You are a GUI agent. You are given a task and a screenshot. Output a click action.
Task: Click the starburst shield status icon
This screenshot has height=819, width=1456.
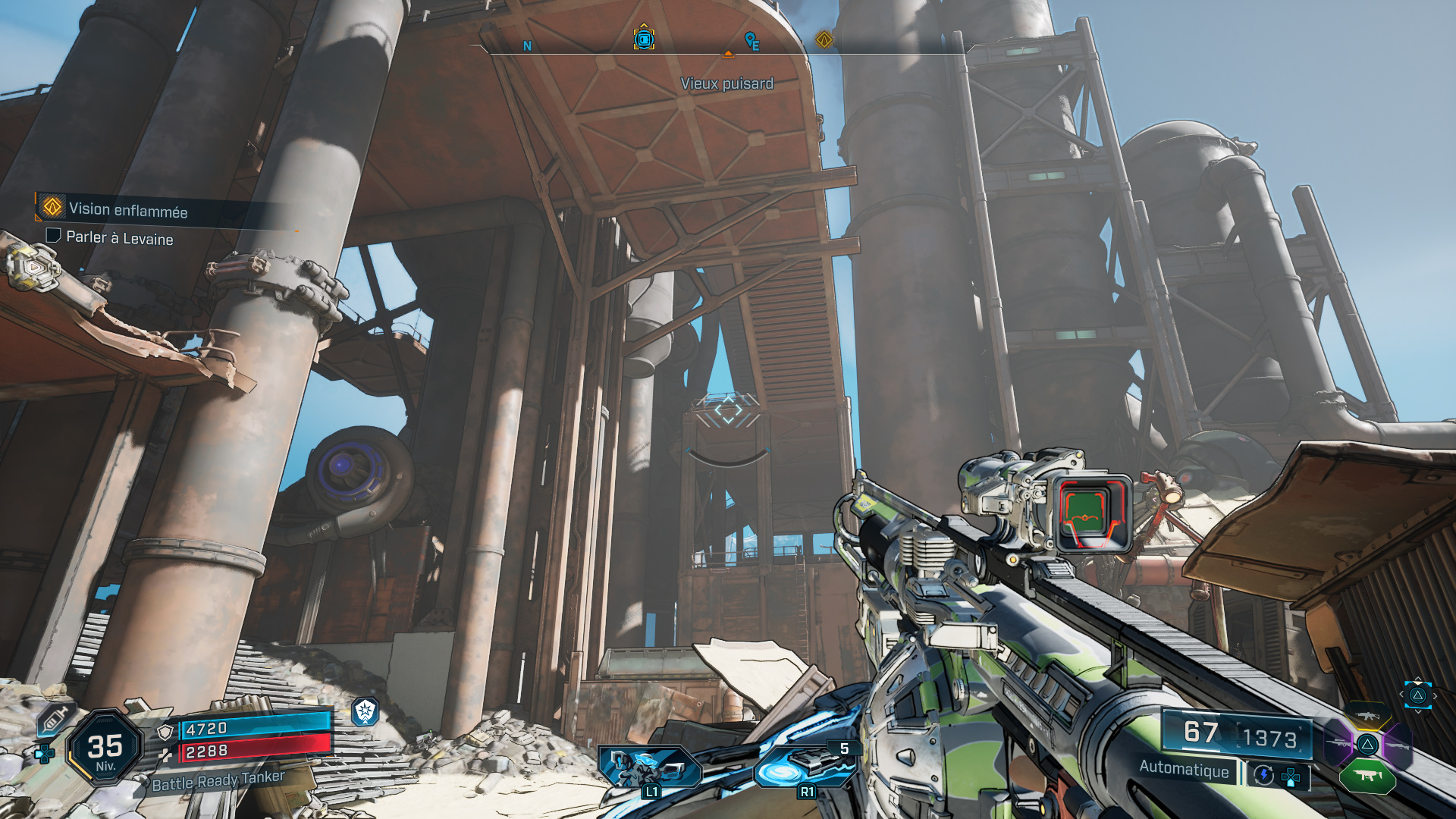pos(366,711)
